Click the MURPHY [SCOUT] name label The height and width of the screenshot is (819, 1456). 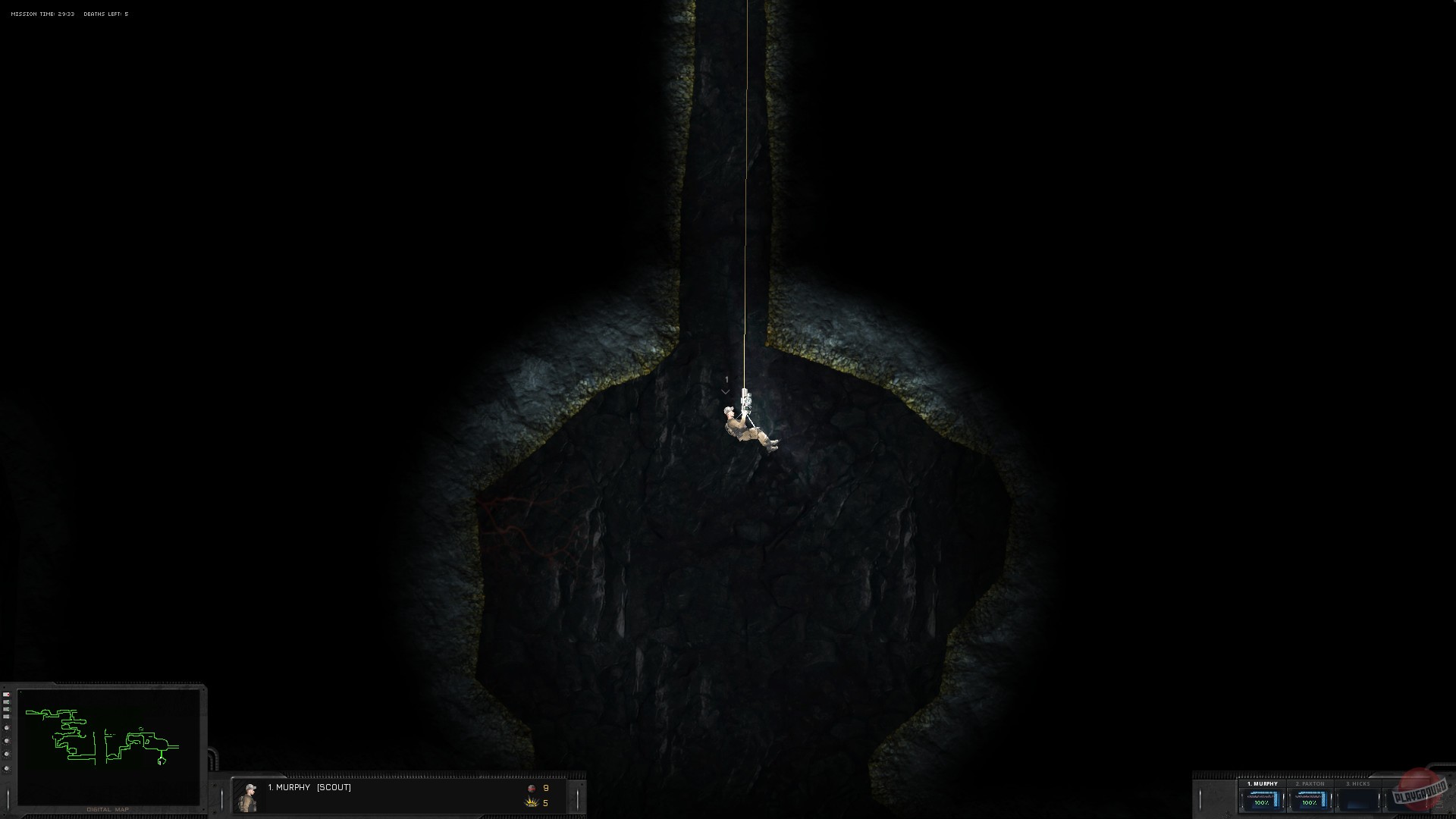coord(309,788)
